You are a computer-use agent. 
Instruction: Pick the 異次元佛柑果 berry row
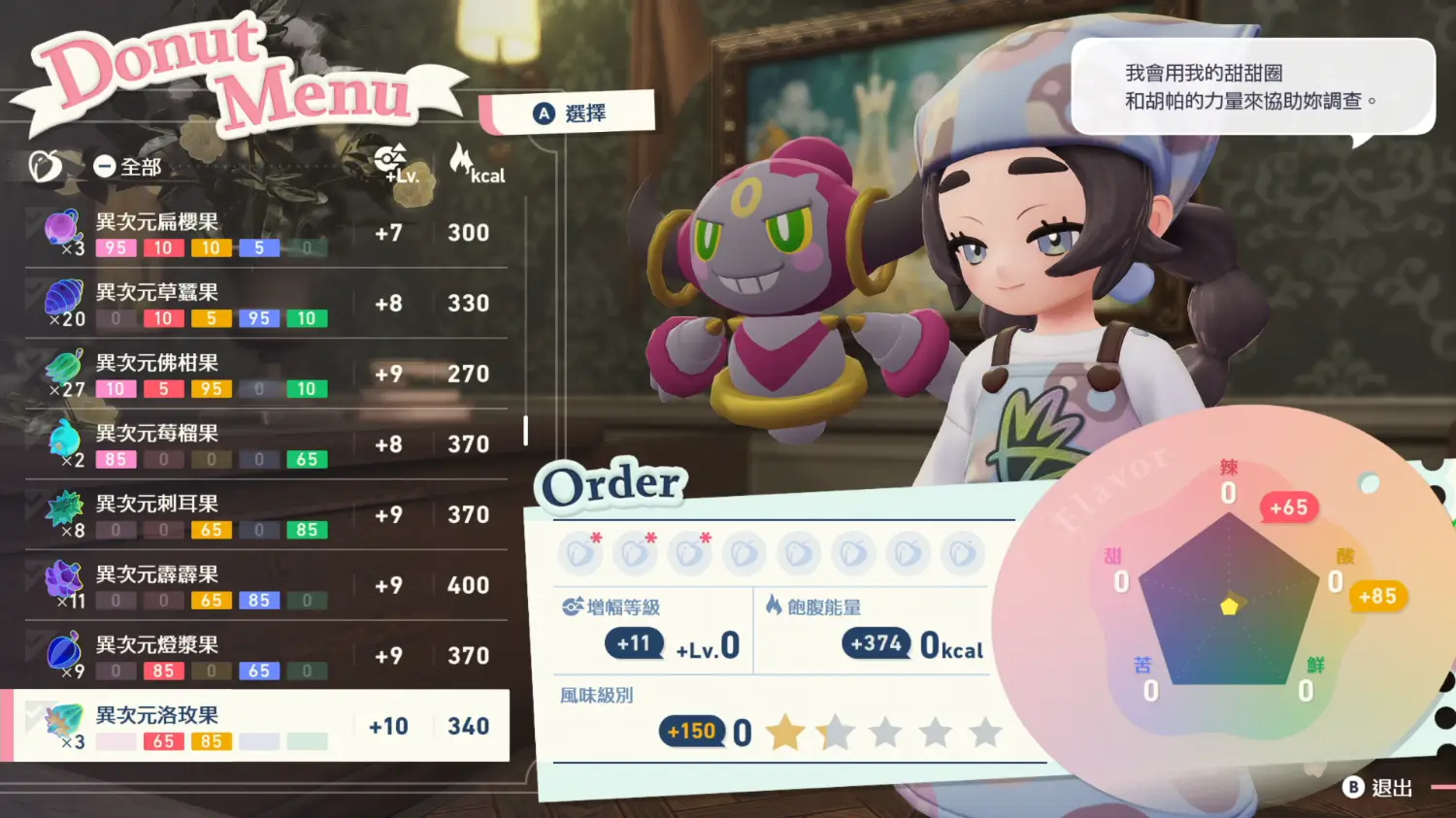tap(262, 375)
